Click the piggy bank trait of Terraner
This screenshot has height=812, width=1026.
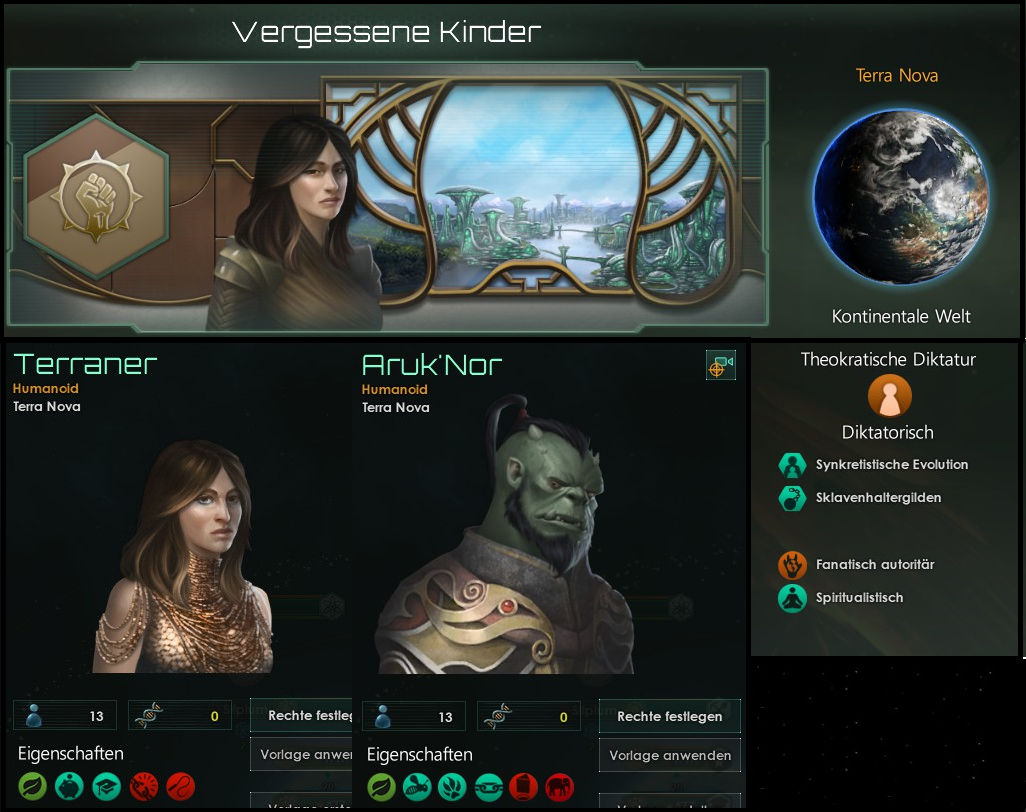[69, 786]
